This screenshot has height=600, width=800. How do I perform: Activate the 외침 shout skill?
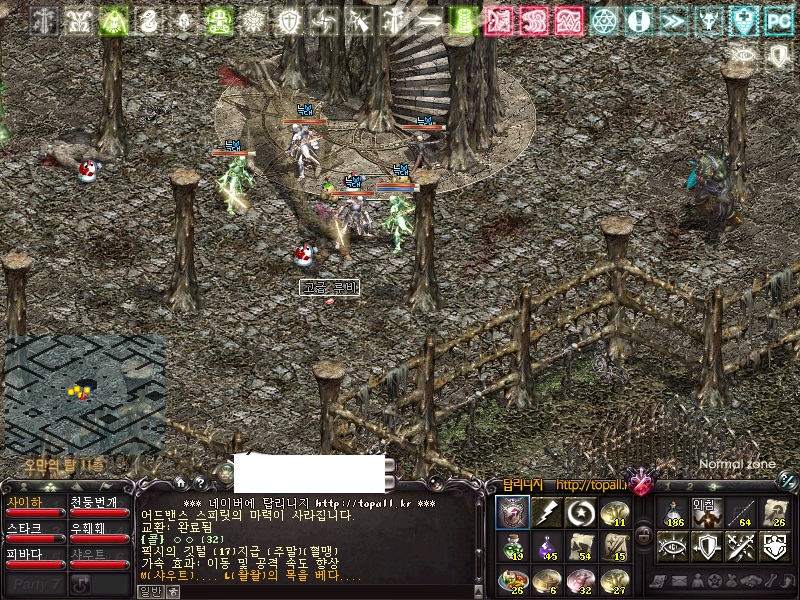(706, 512)
